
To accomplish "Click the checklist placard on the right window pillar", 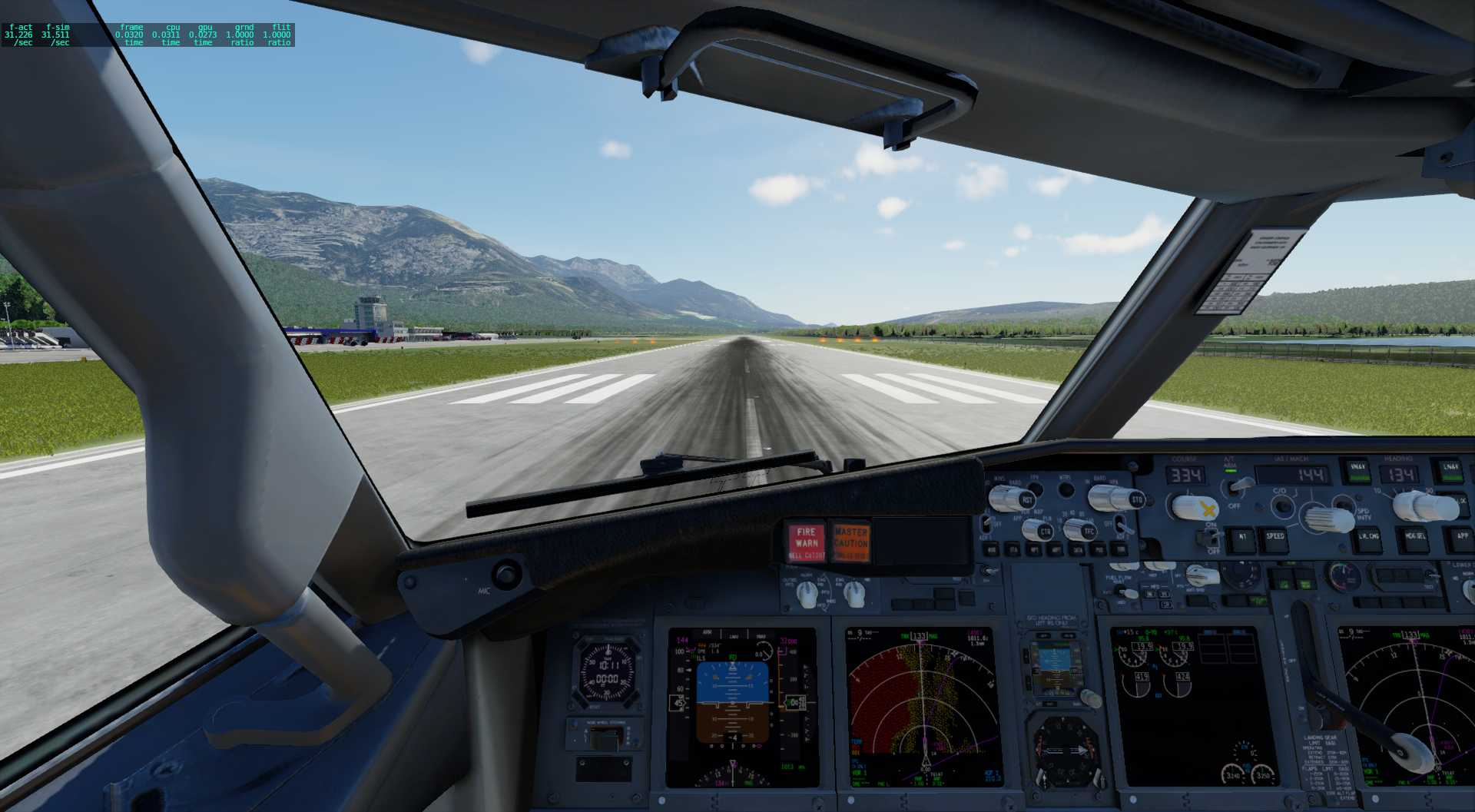I will pyautogui.click(x=1241, y=273).
